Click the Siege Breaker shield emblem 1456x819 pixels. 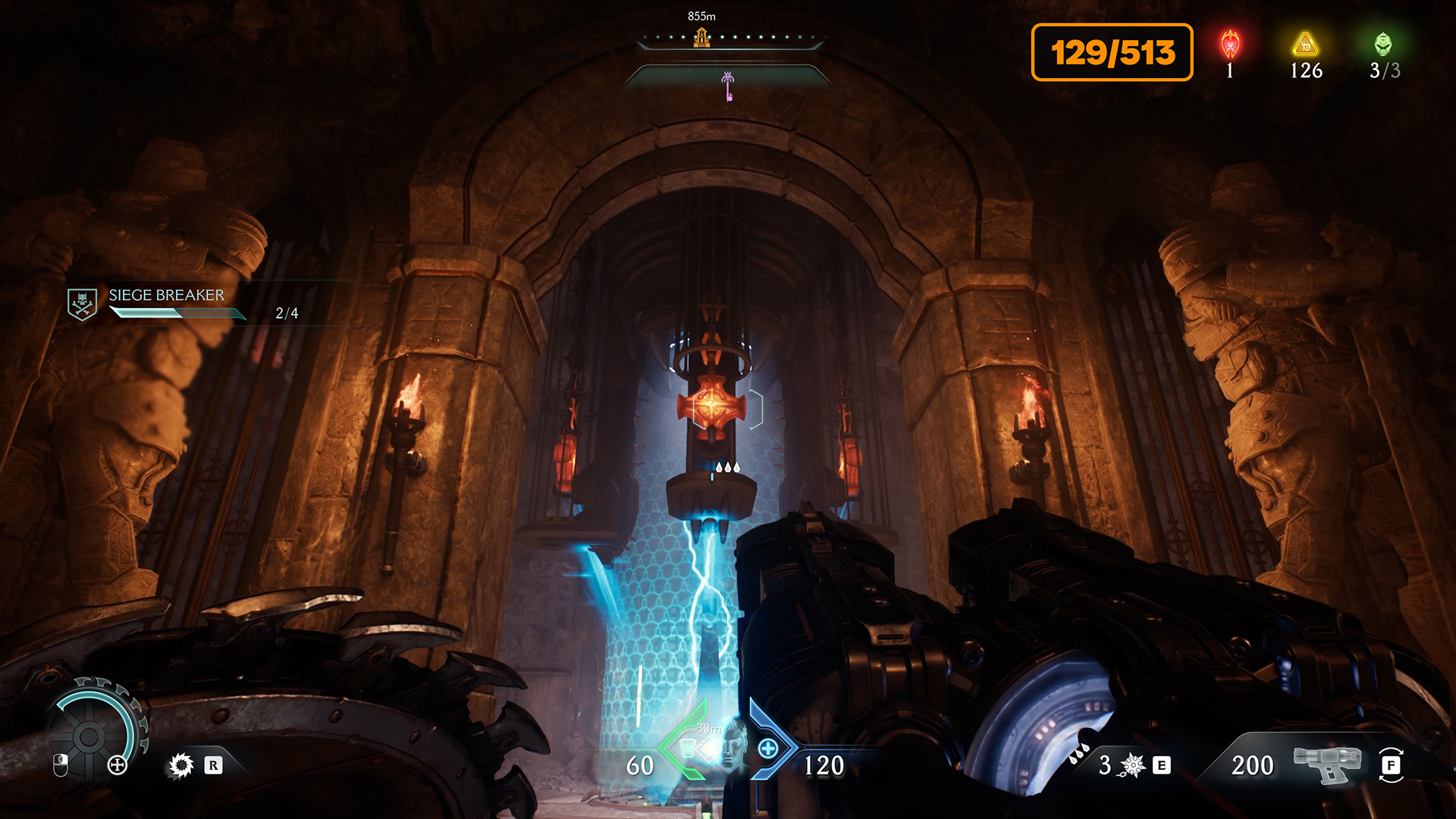click(x=82, y=304)
